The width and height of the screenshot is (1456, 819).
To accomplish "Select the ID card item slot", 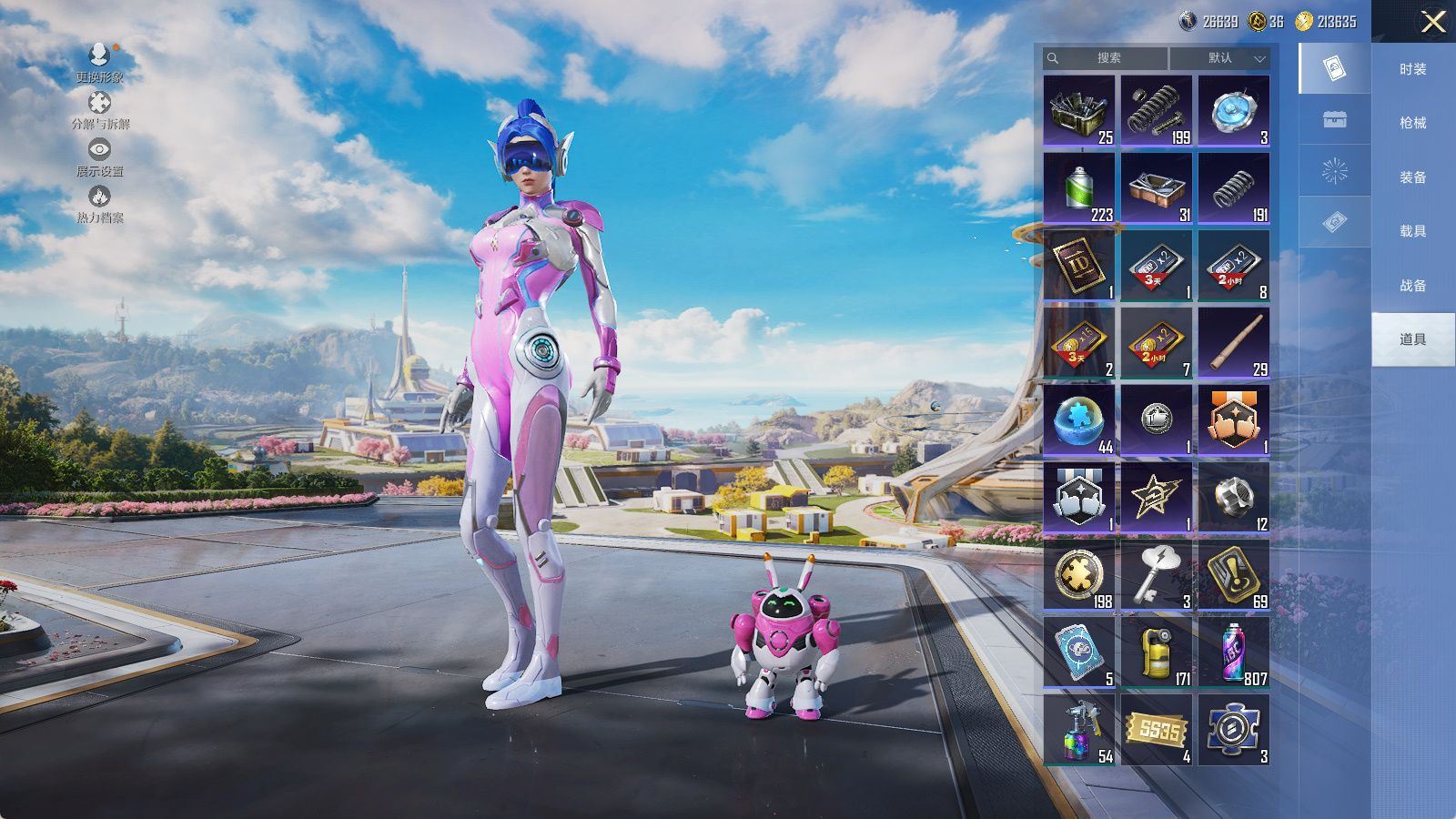I will coord(1079,266).
